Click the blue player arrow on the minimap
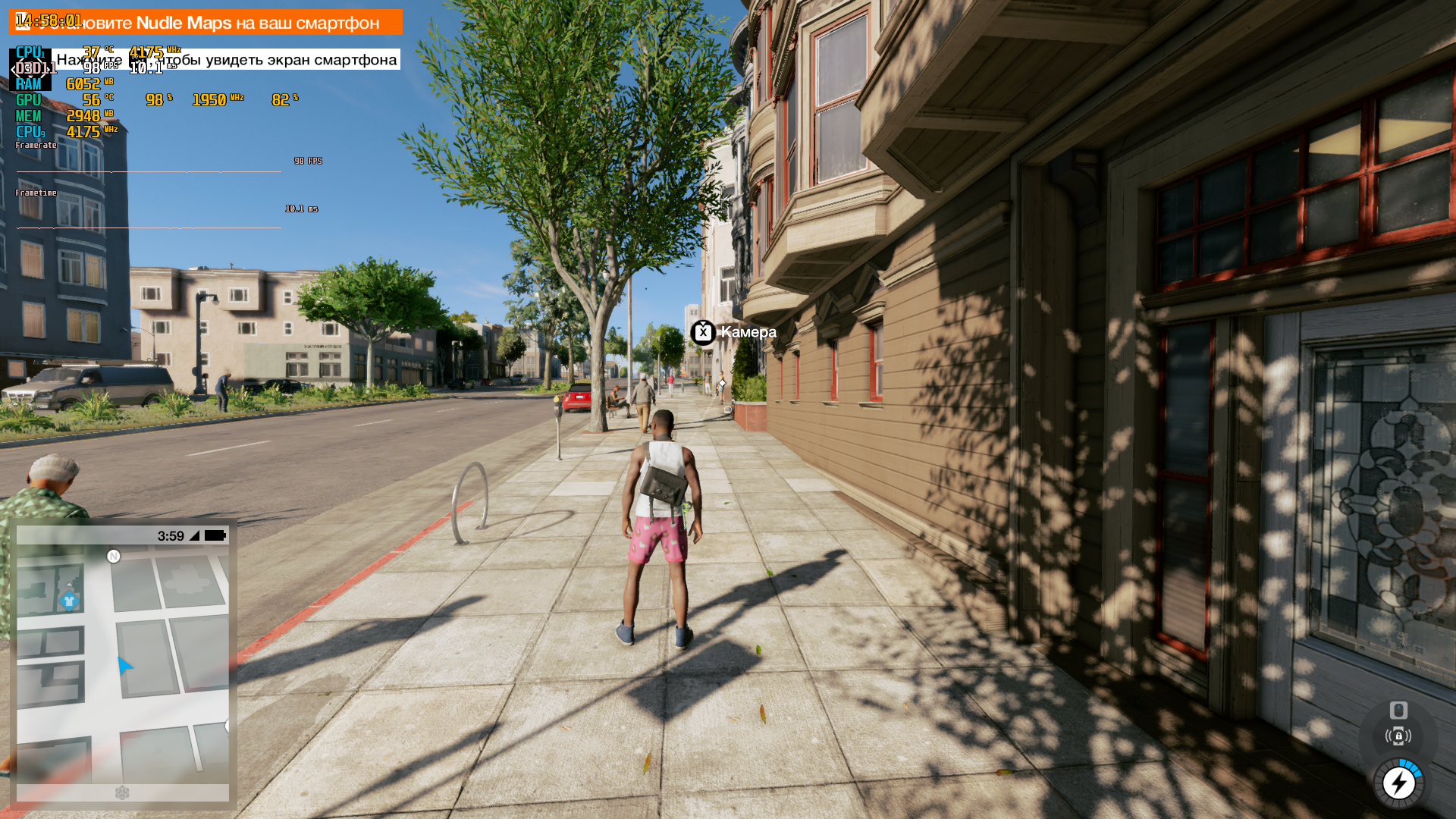 click(x=124, y=666)
